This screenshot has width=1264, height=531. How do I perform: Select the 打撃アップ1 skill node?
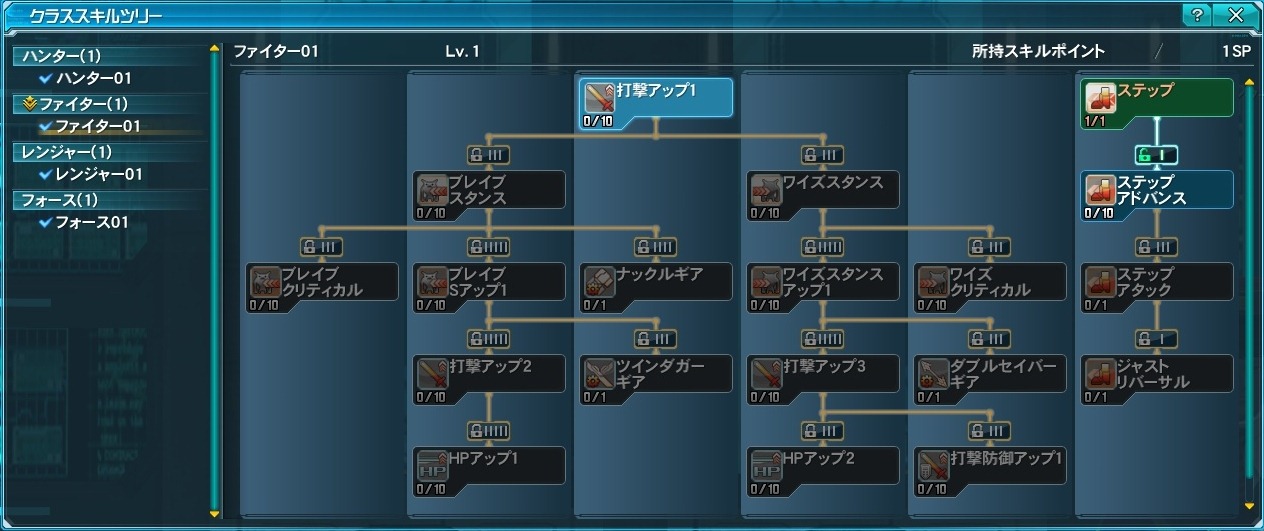pos(655,104)
